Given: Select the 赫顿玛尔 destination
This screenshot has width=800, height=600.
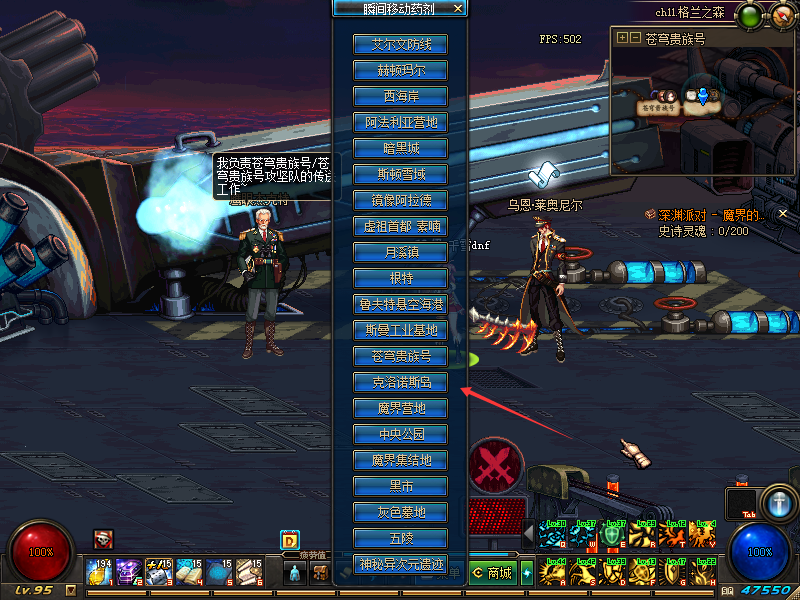Looking at the screenshot, I should (x=400, y=70).
